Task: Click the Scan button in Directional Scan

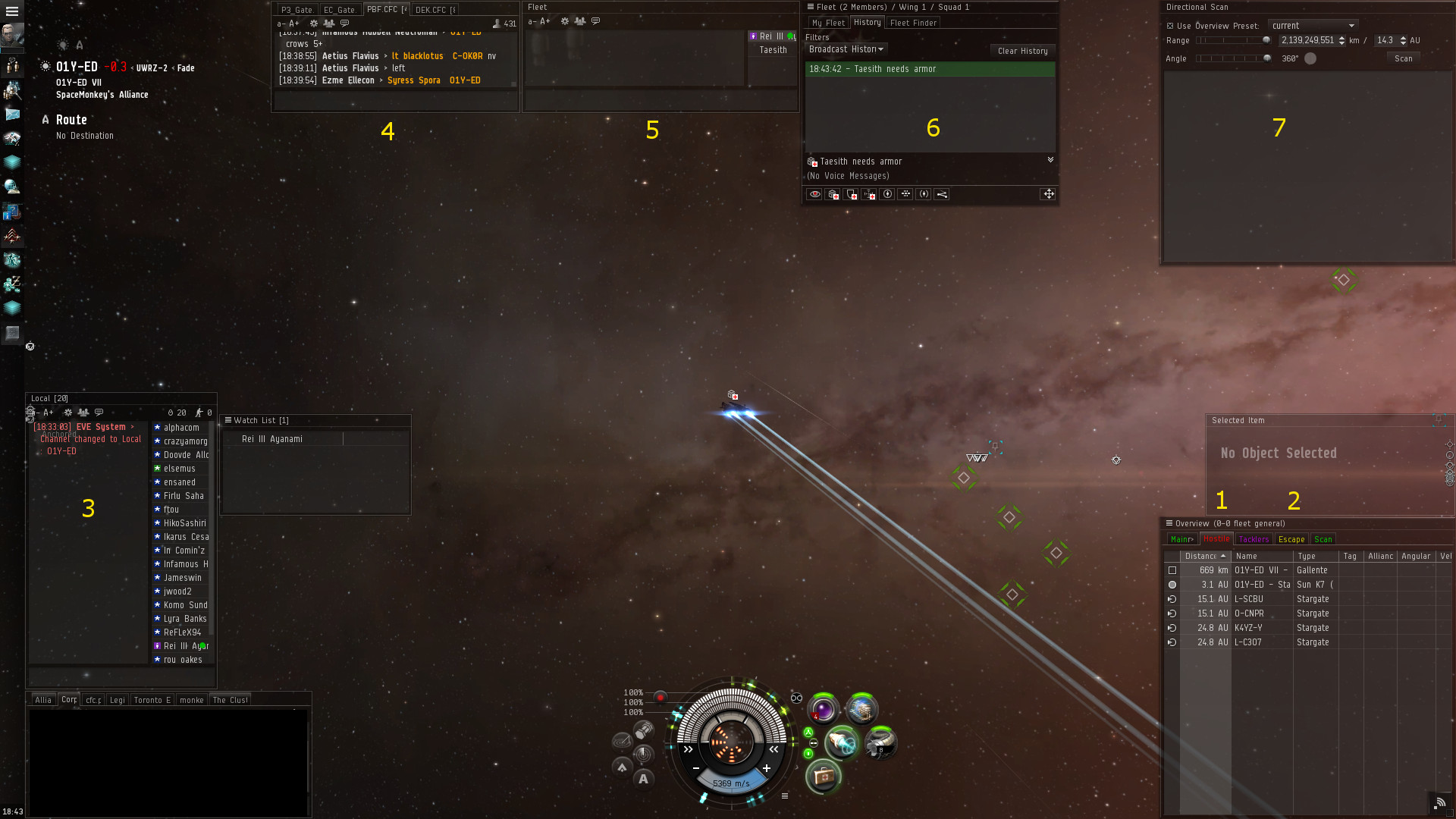Action: point(1403,58)
